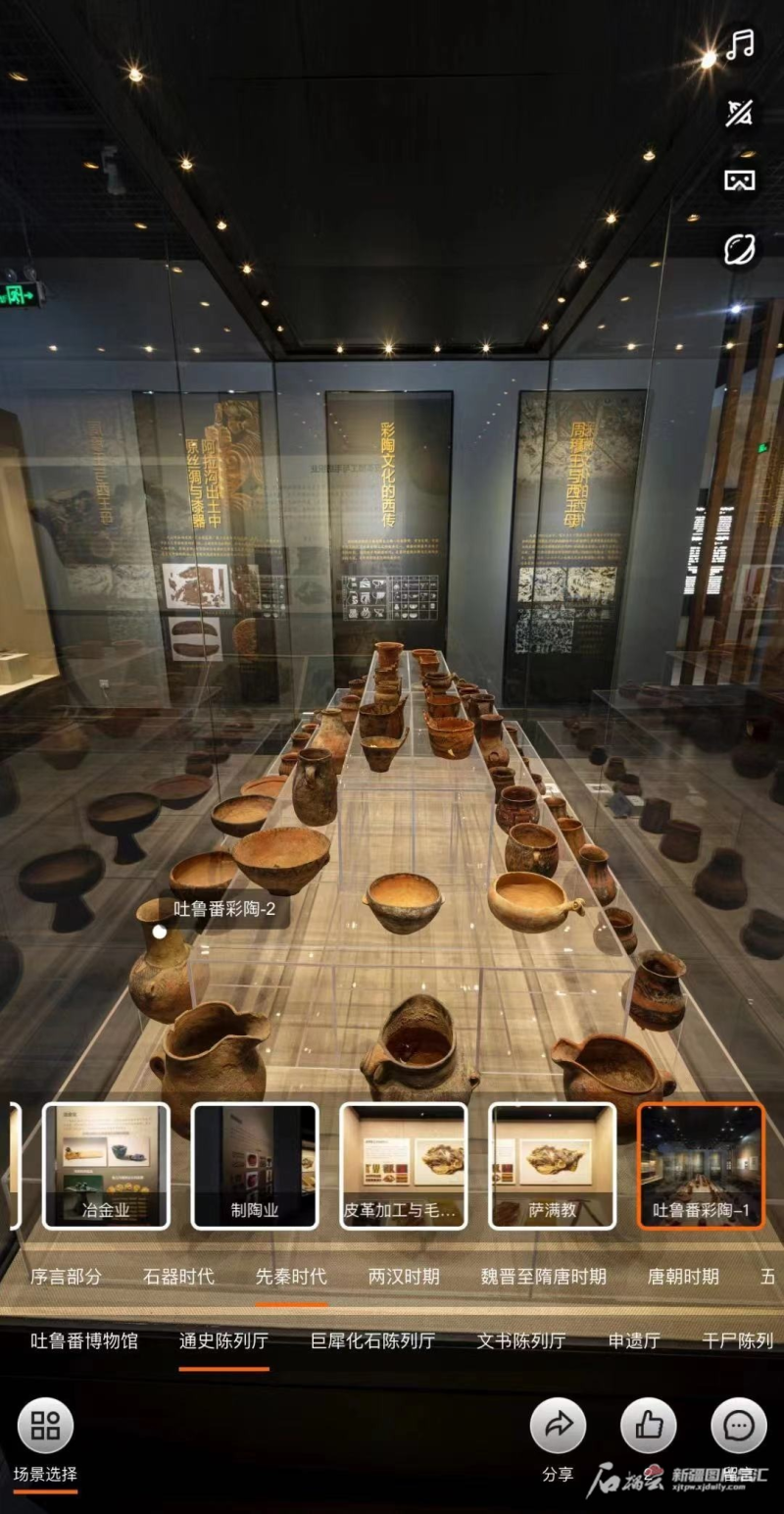Select the 冶金业 scene thumbnail
Screen dimensions: 784x1514
click(106, 1166)
